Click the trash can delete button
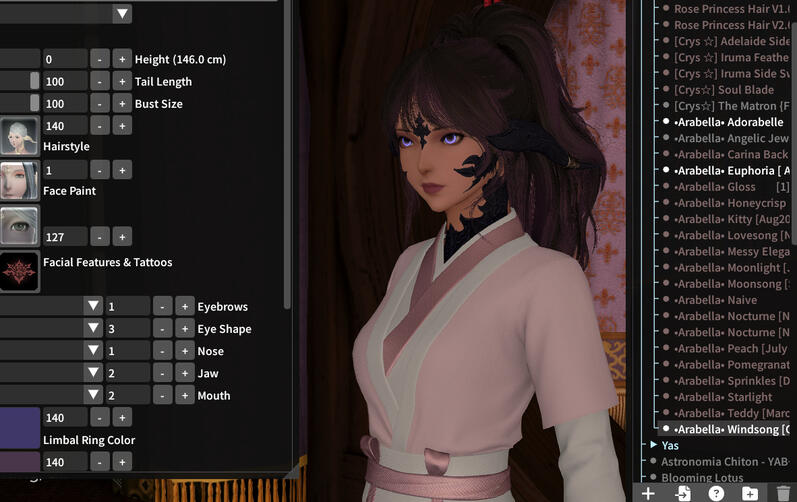 tap(783, 493)
